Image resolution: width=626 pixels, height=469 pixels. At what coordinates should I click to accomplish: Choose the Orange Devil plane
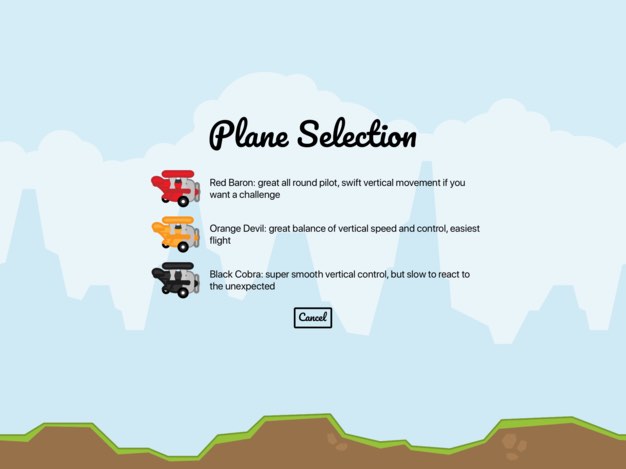point(176,234)
